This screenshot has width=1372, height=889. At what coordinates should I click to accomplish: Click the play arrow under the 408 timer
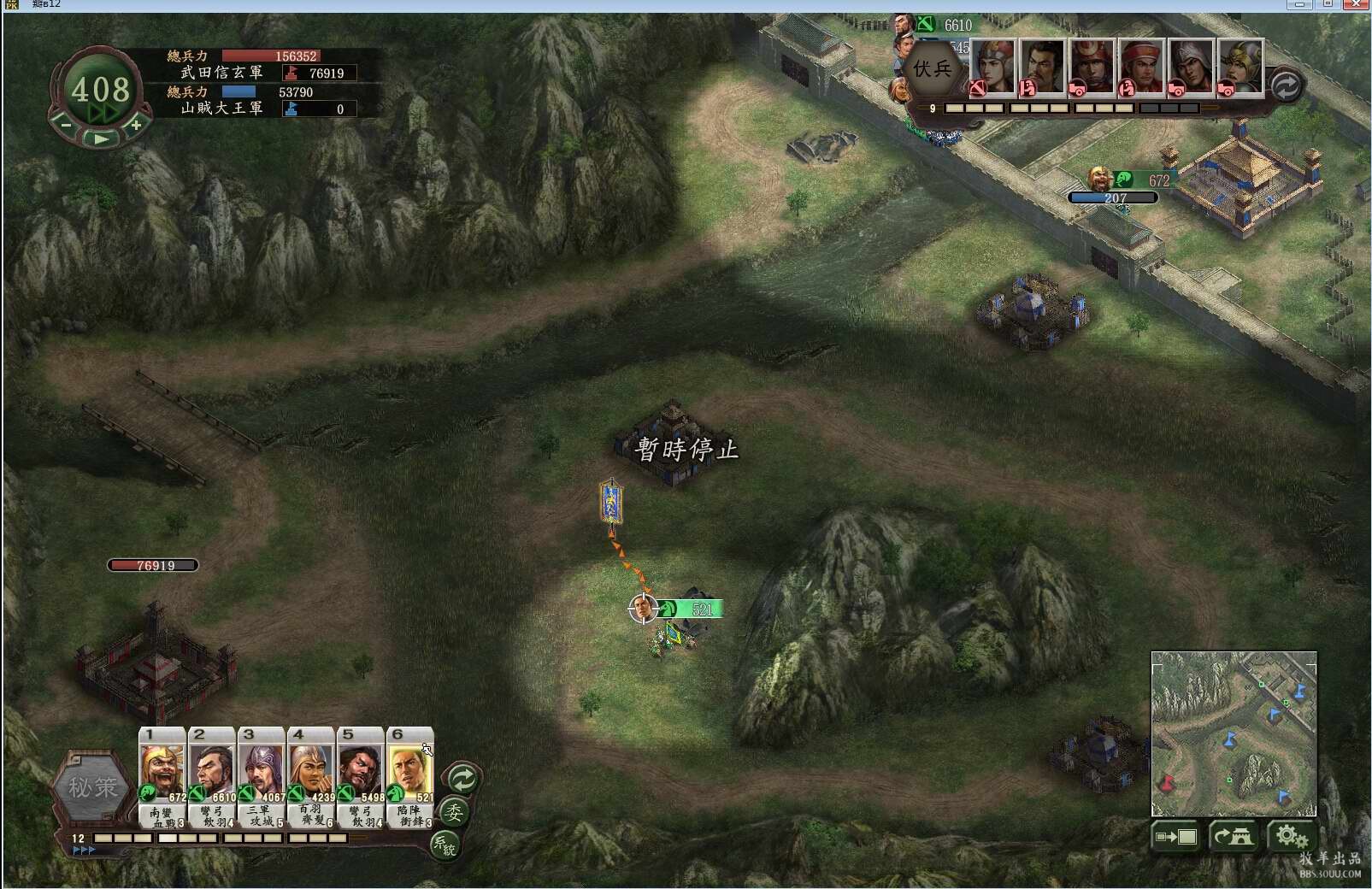[x=101, y=138]
